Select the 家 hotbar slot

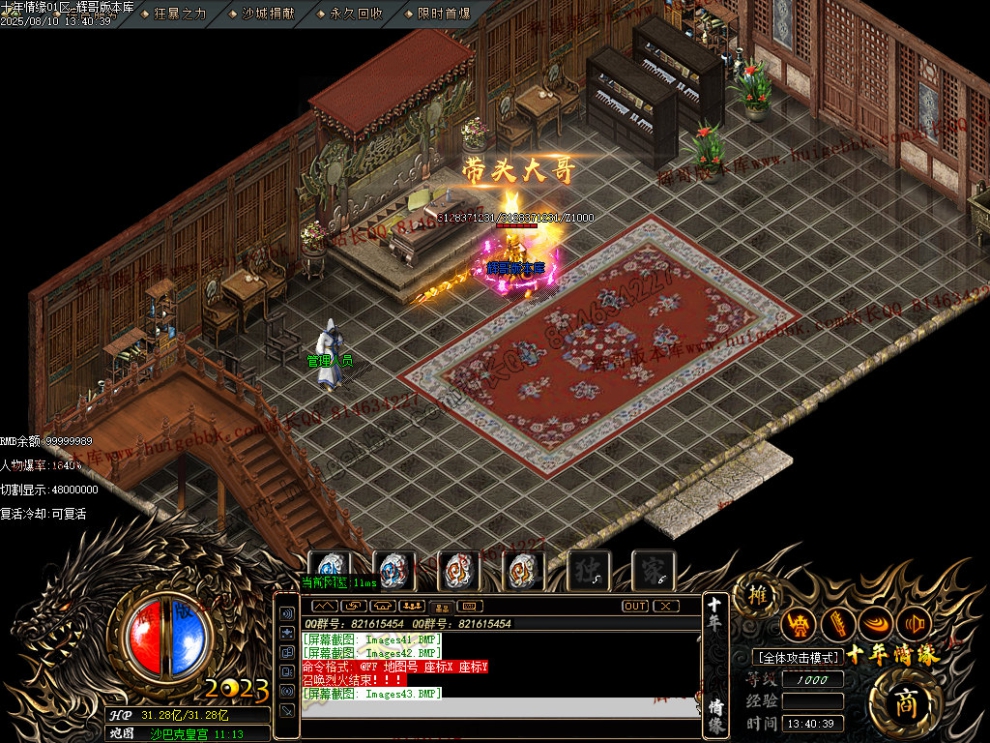[653, 571]
